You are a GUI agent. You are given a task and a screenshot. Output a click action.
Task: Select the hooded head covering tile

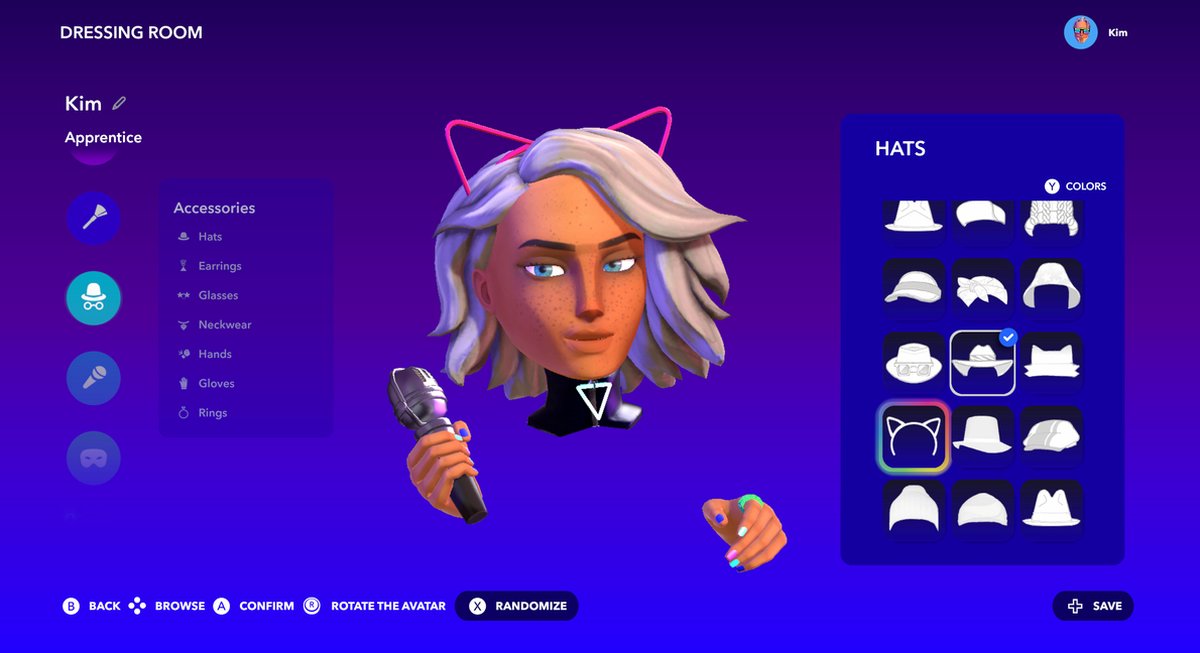point(1052,288)
